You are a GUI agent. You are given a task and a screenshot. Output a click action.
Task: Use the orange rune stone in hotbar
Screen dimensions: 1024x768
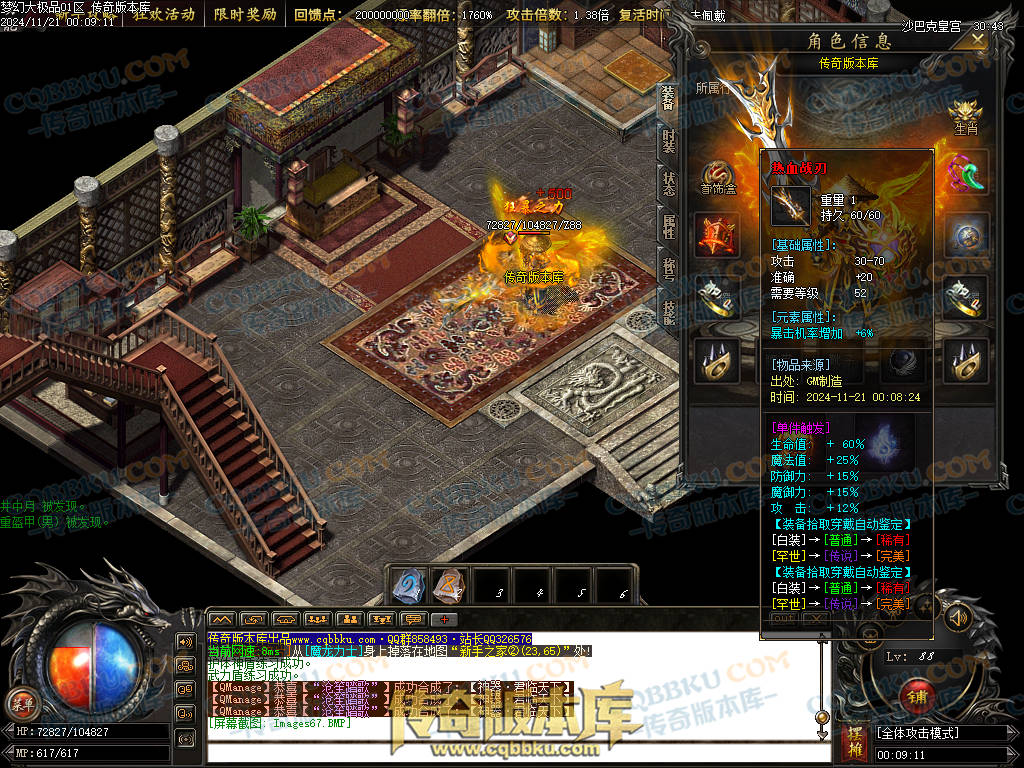[448, 585]
